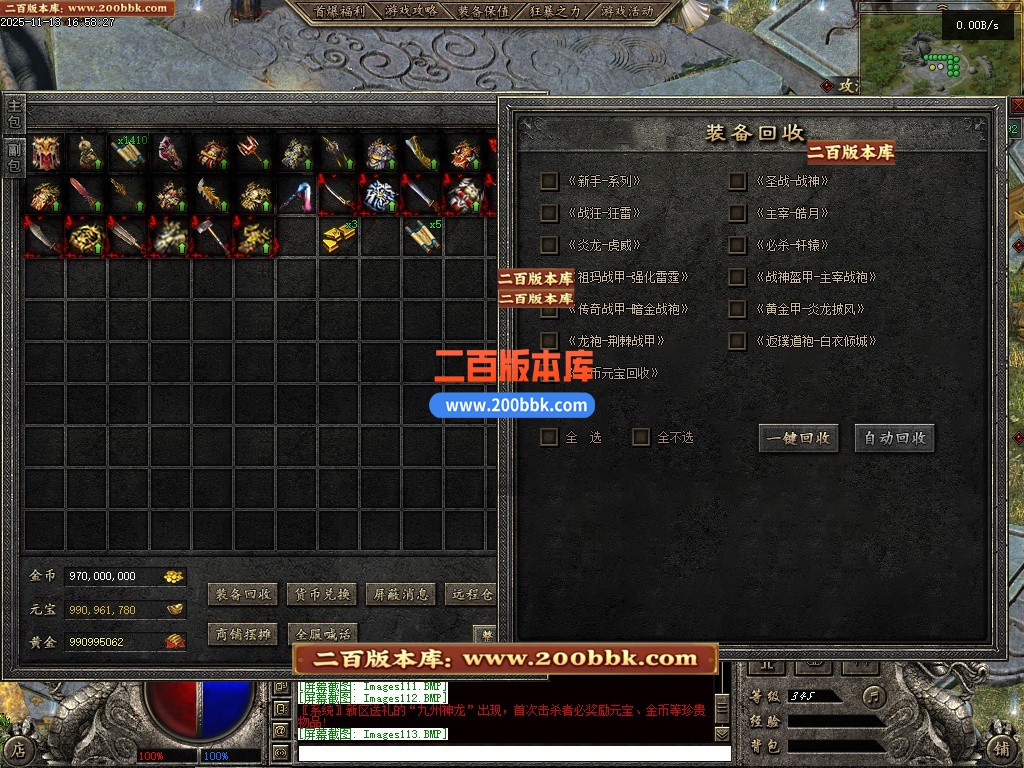Tick the 《圣战-战神》 checkbox

click(737, 181)
